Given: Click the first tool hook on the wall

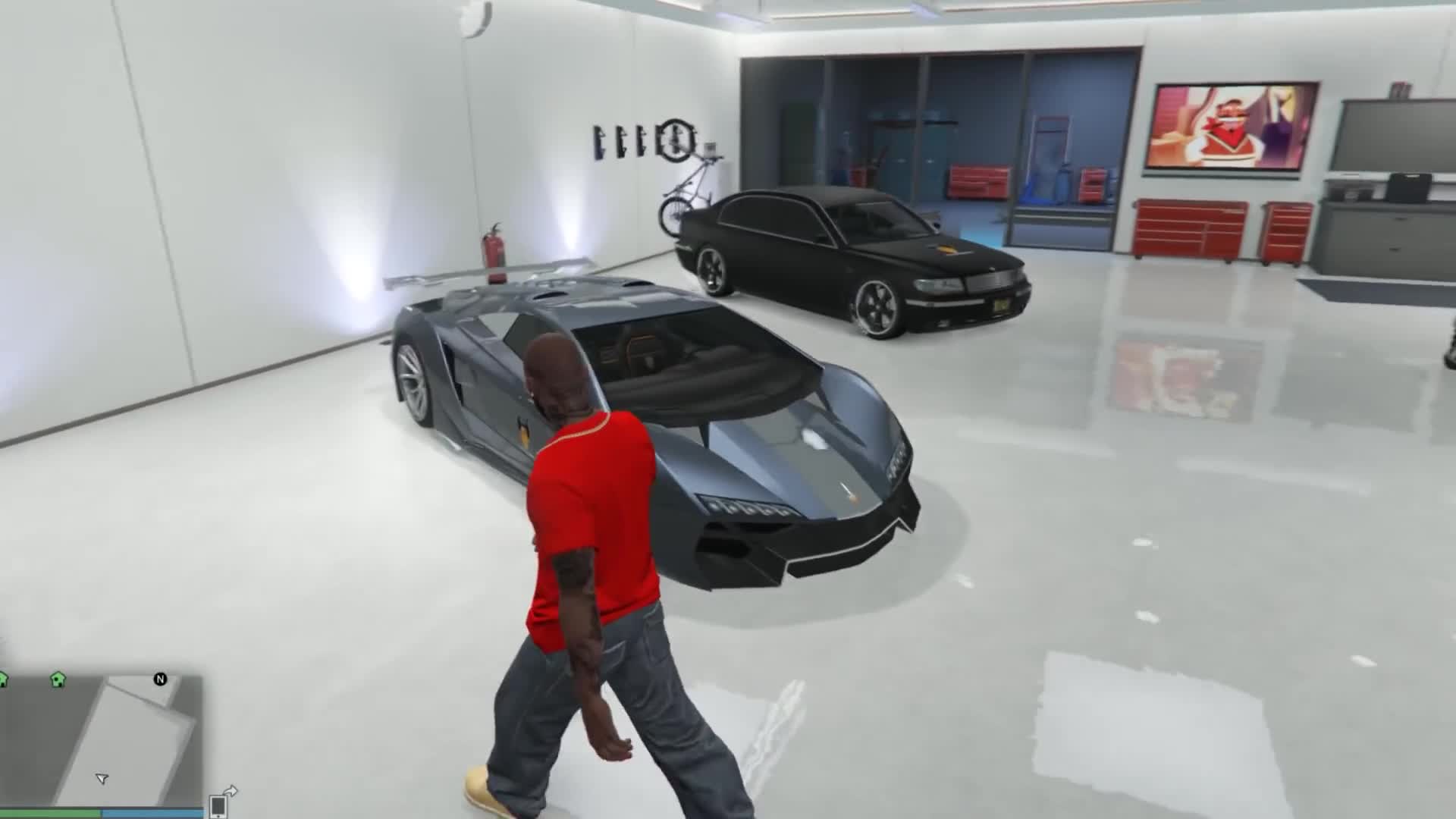Looking at the screenshot, I should [x=597, y=140].
